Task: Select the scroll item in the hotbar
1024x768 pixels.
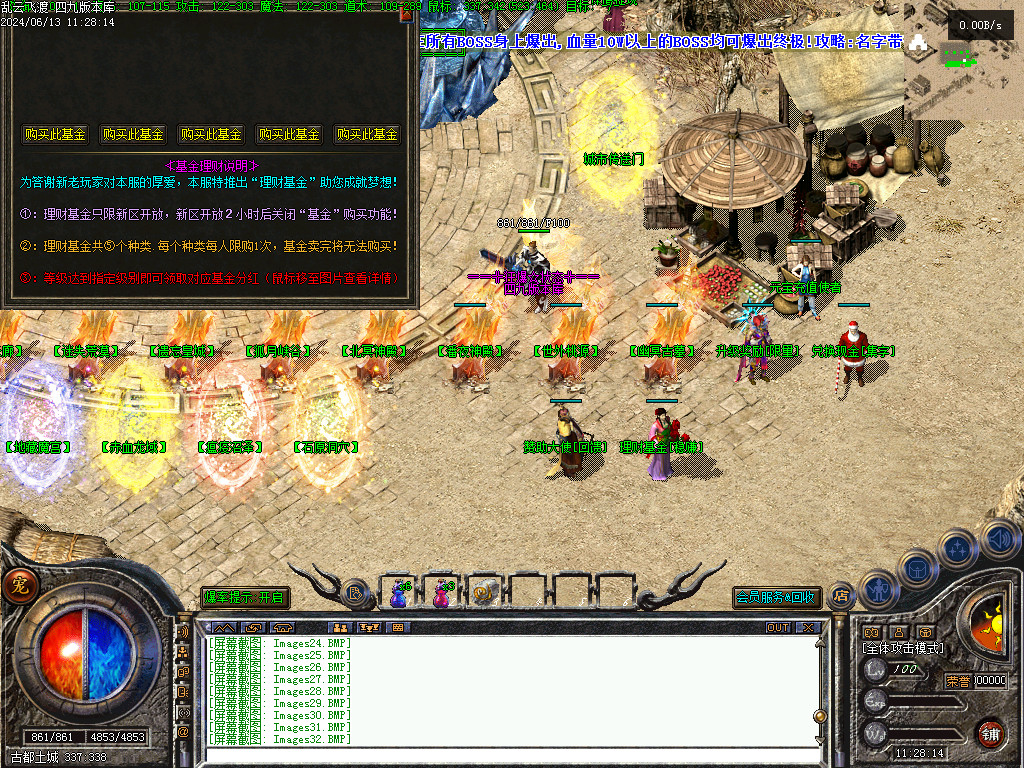Action: (x=485, y=593)
